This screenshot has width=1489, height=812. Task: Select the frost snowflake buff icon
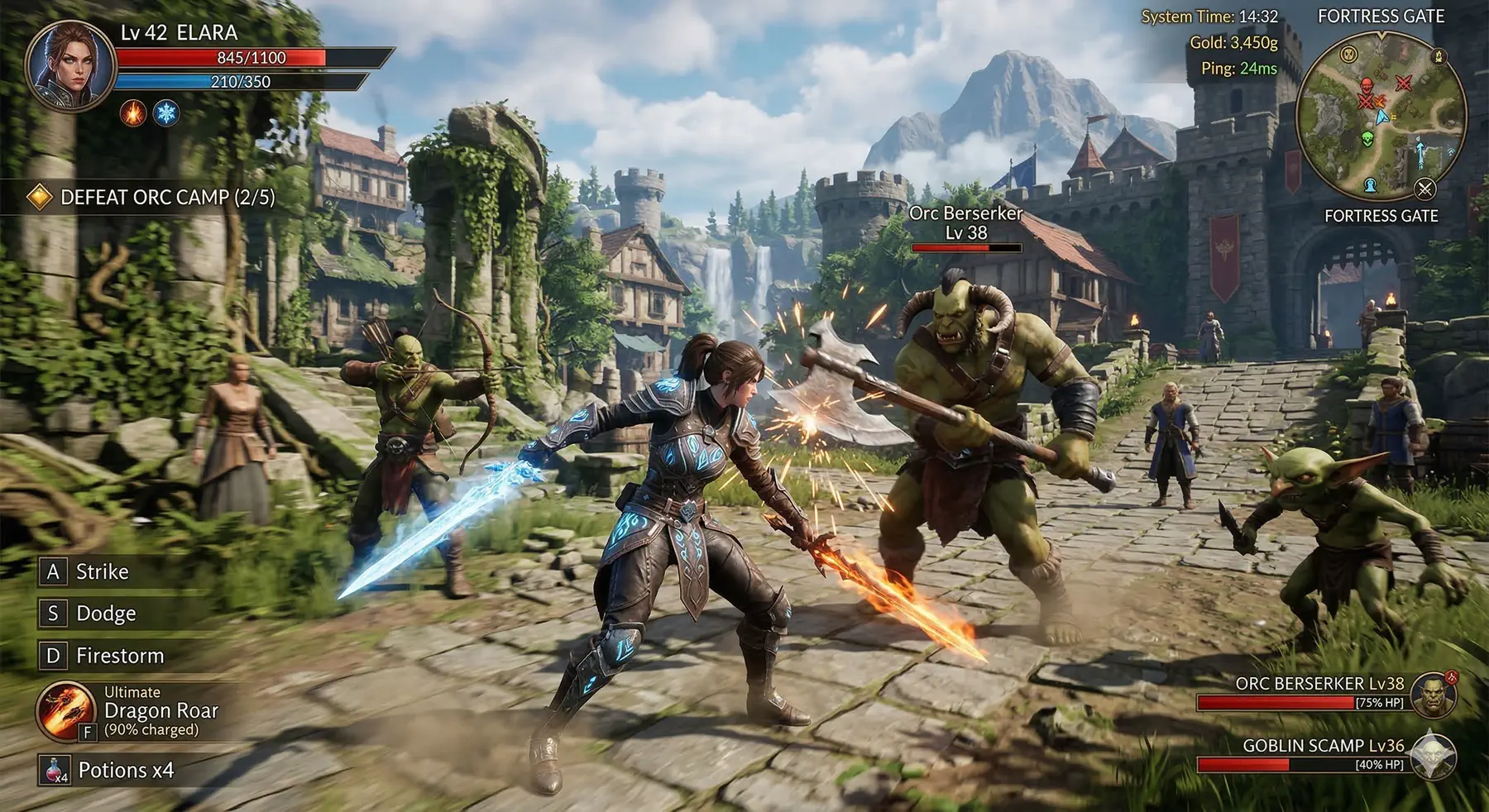[167, 112]
